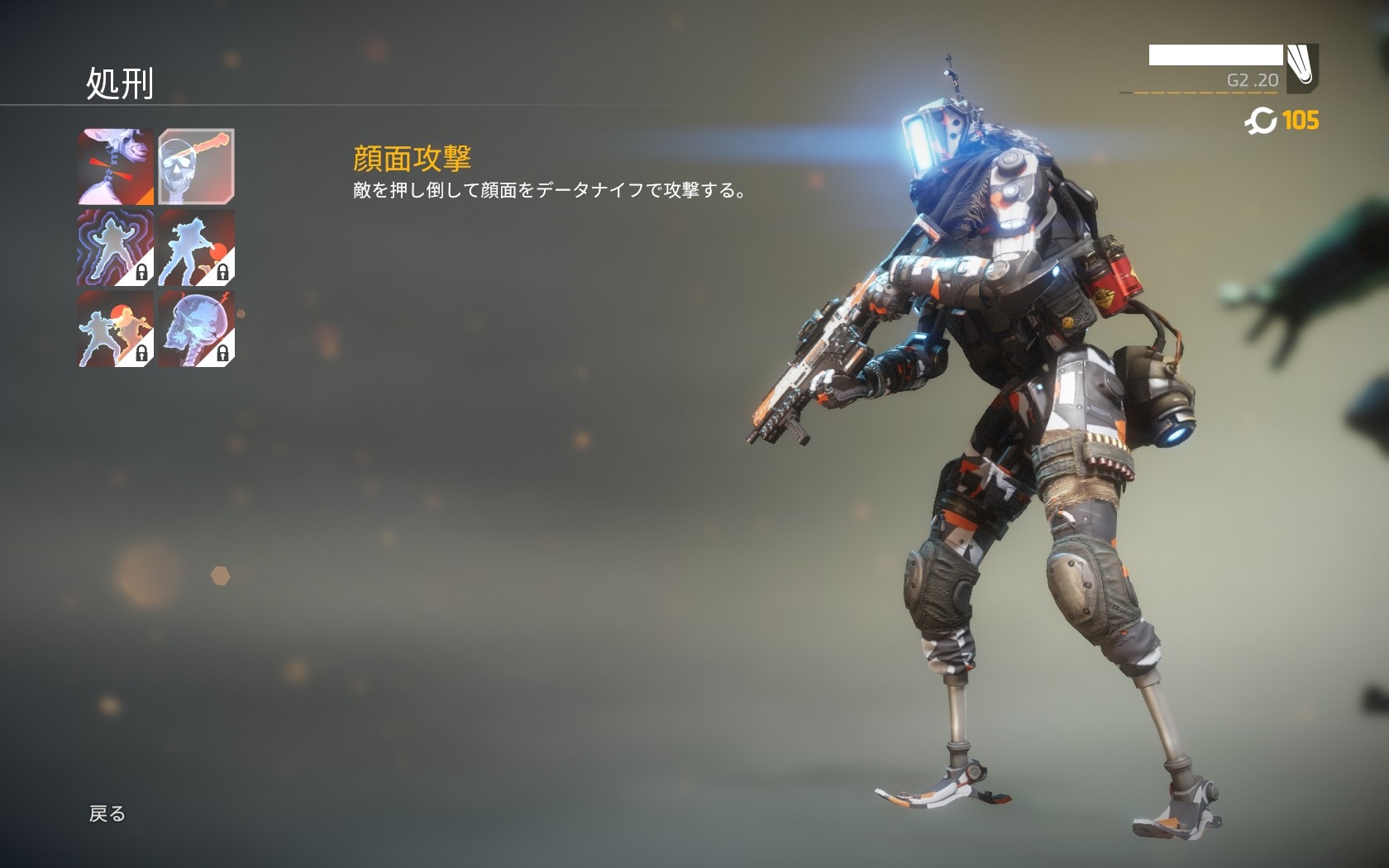Viewport: 1389px width, 868px height.
Task: Choose the skull-with-knife face stab execution
Action: point(196,166)
